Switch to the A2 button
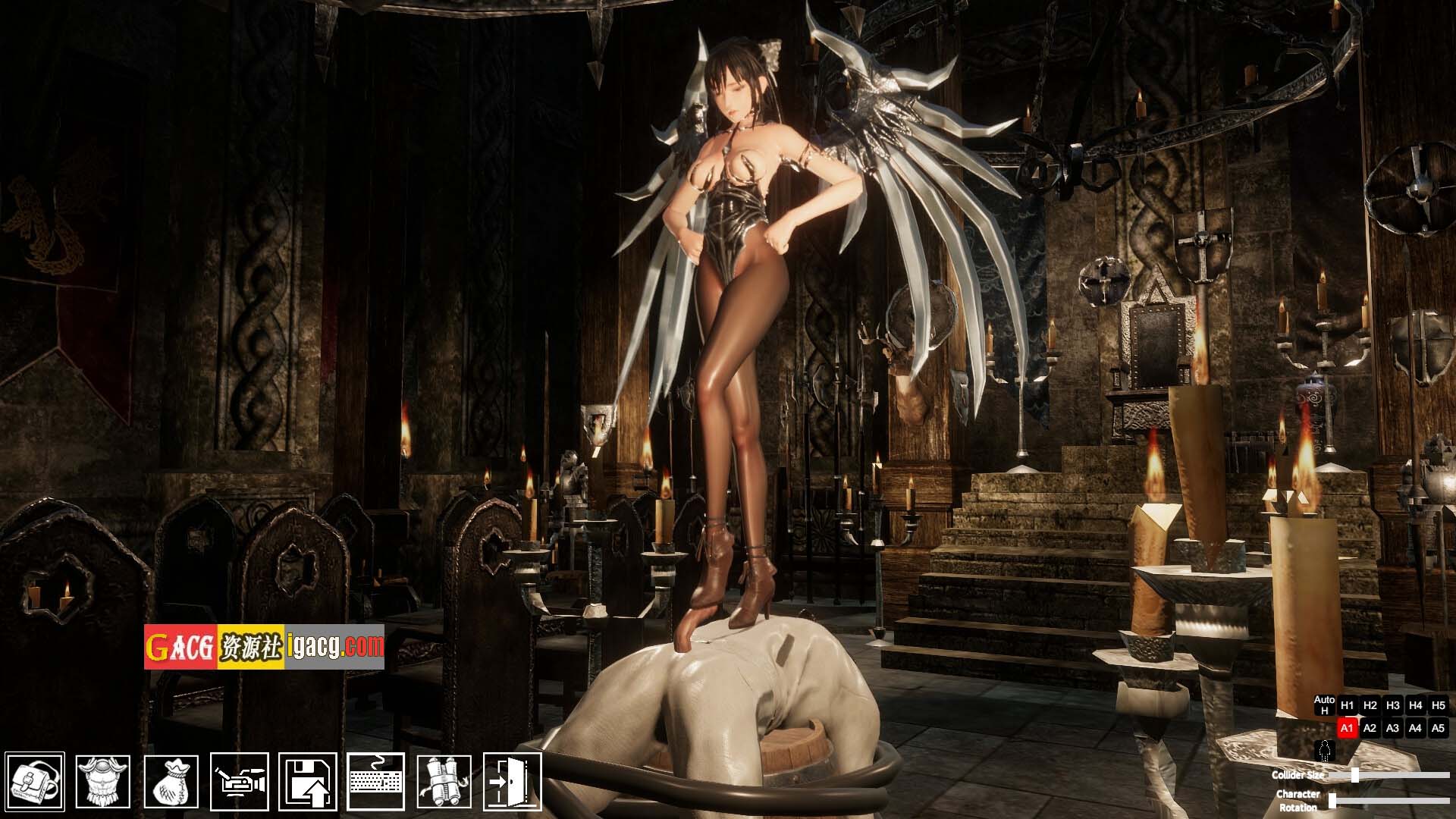The width and height of the screenshot is (1456, 819). coord(1370,728)
